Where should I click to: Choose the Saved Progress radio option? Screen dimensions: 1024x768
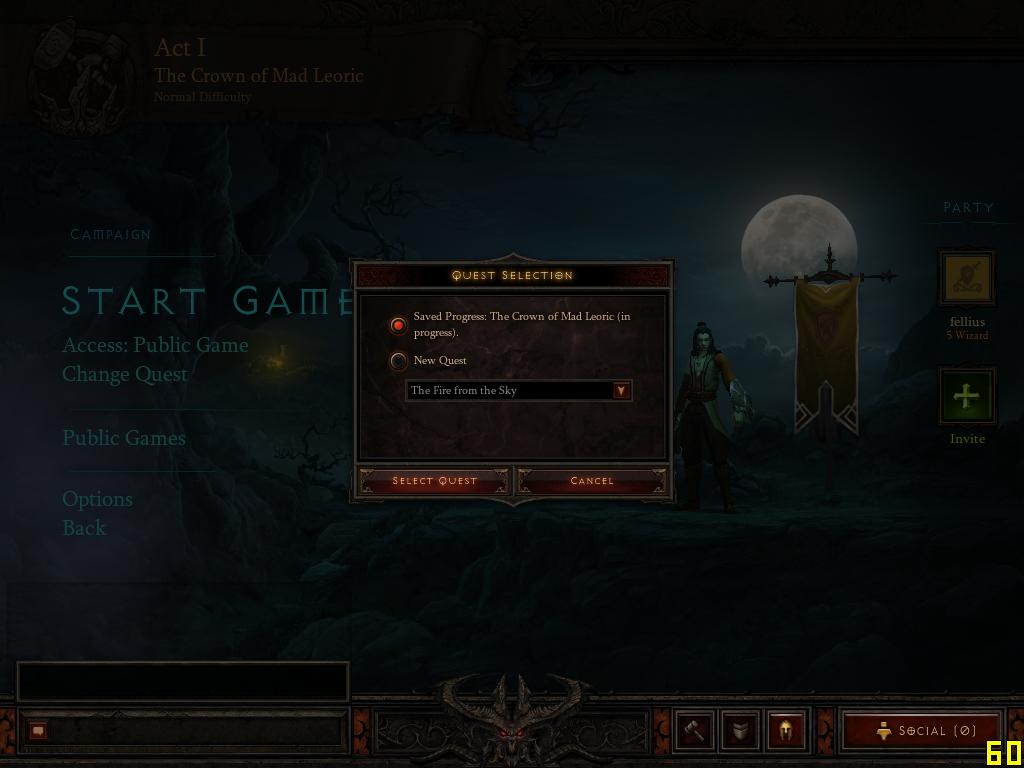(399, 325)
